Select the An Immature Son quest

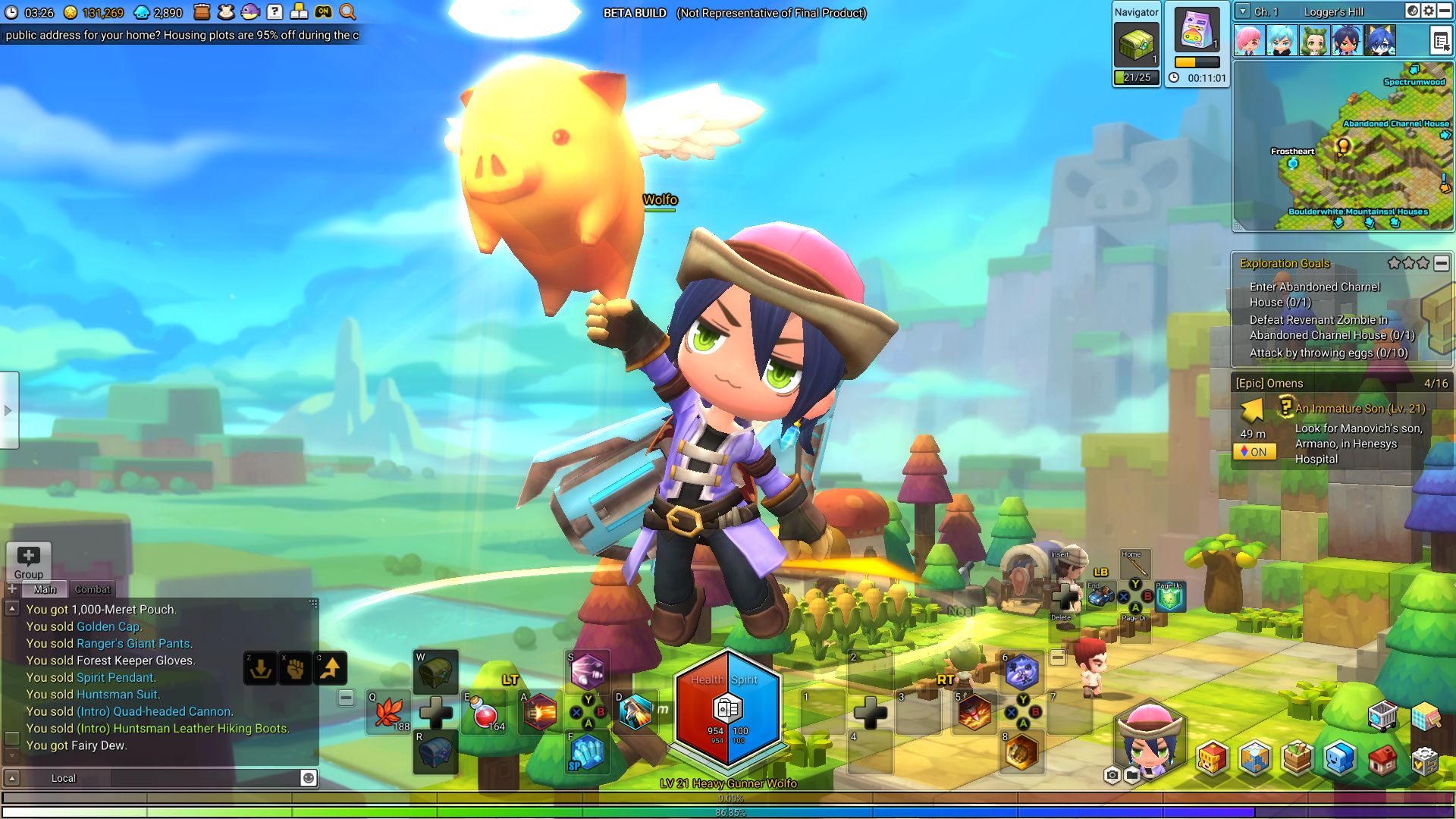pyautogui.click(x=1360, y=409)
